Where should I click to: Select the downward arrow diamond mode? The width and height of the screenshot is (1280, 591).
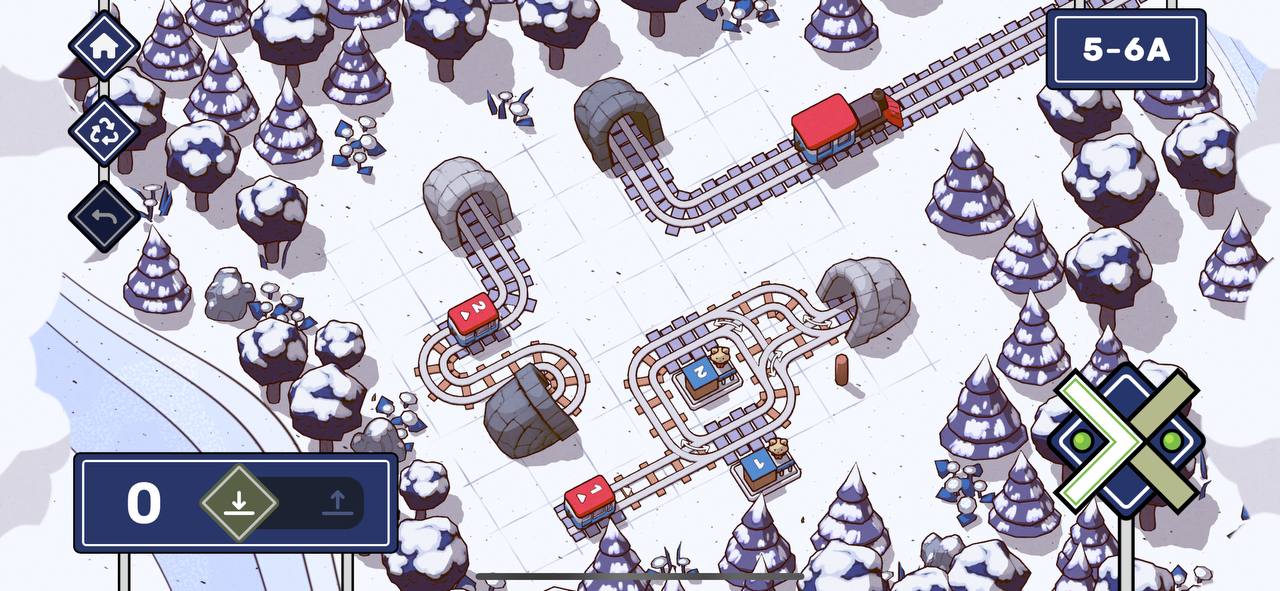coord(238,502)
